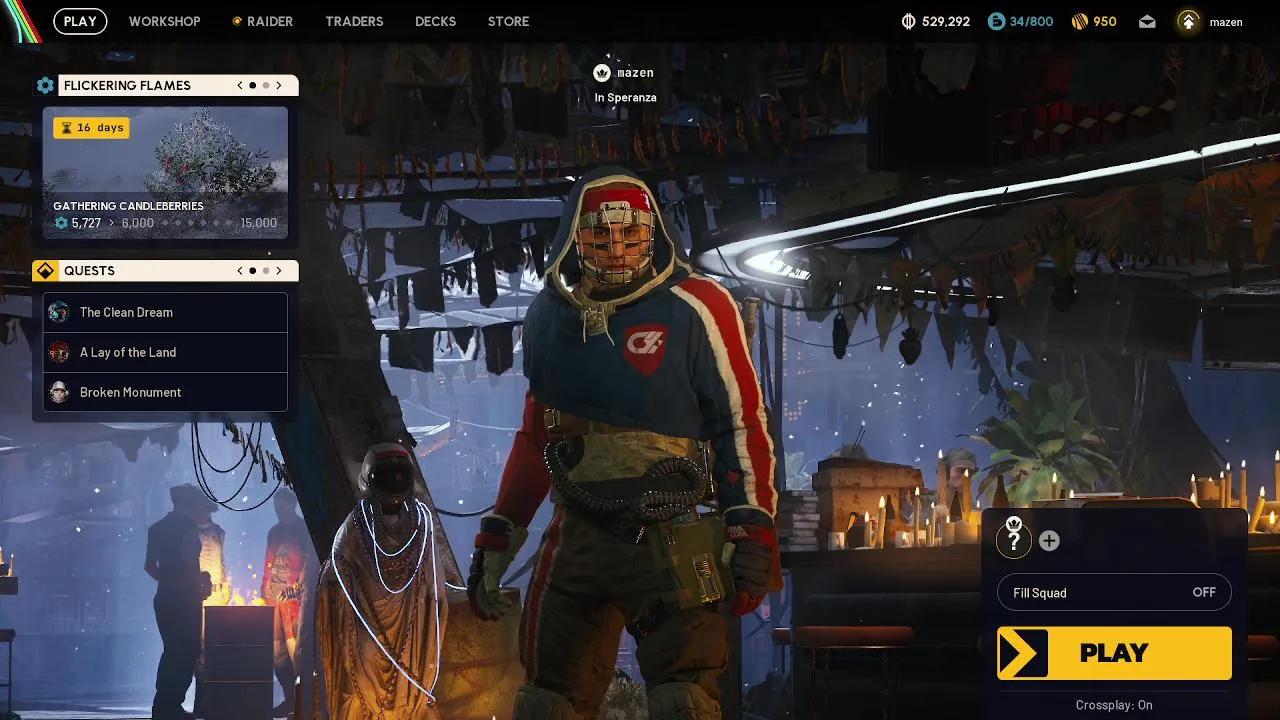
Task: Open the mazen profile in top bar
Action: coord(1211,21)
